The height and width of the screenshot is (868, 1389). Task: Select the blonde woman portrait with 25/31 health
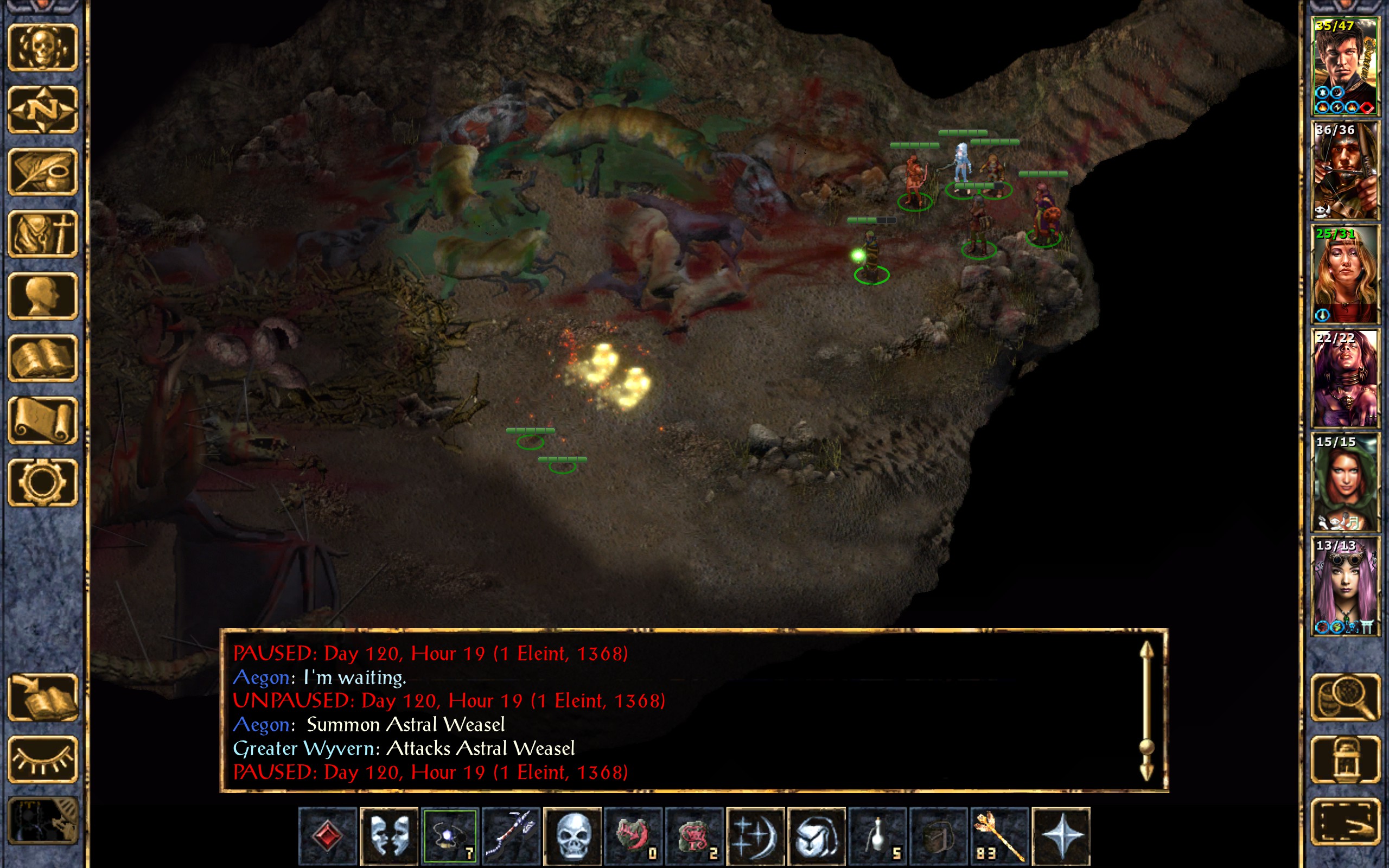coord(1345,275)
